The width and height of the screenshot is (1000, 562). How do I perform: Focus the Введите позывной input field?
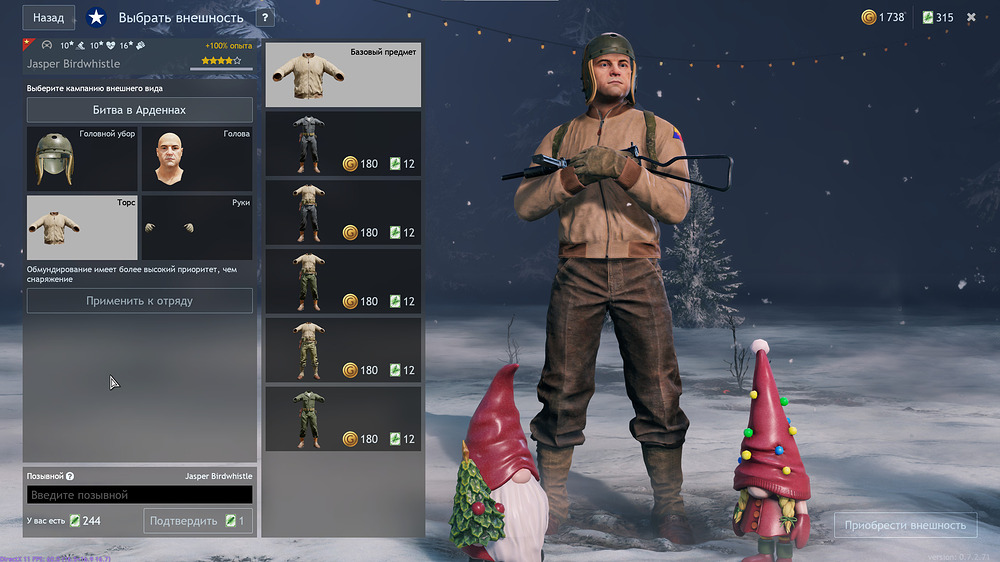click(139, 495)
